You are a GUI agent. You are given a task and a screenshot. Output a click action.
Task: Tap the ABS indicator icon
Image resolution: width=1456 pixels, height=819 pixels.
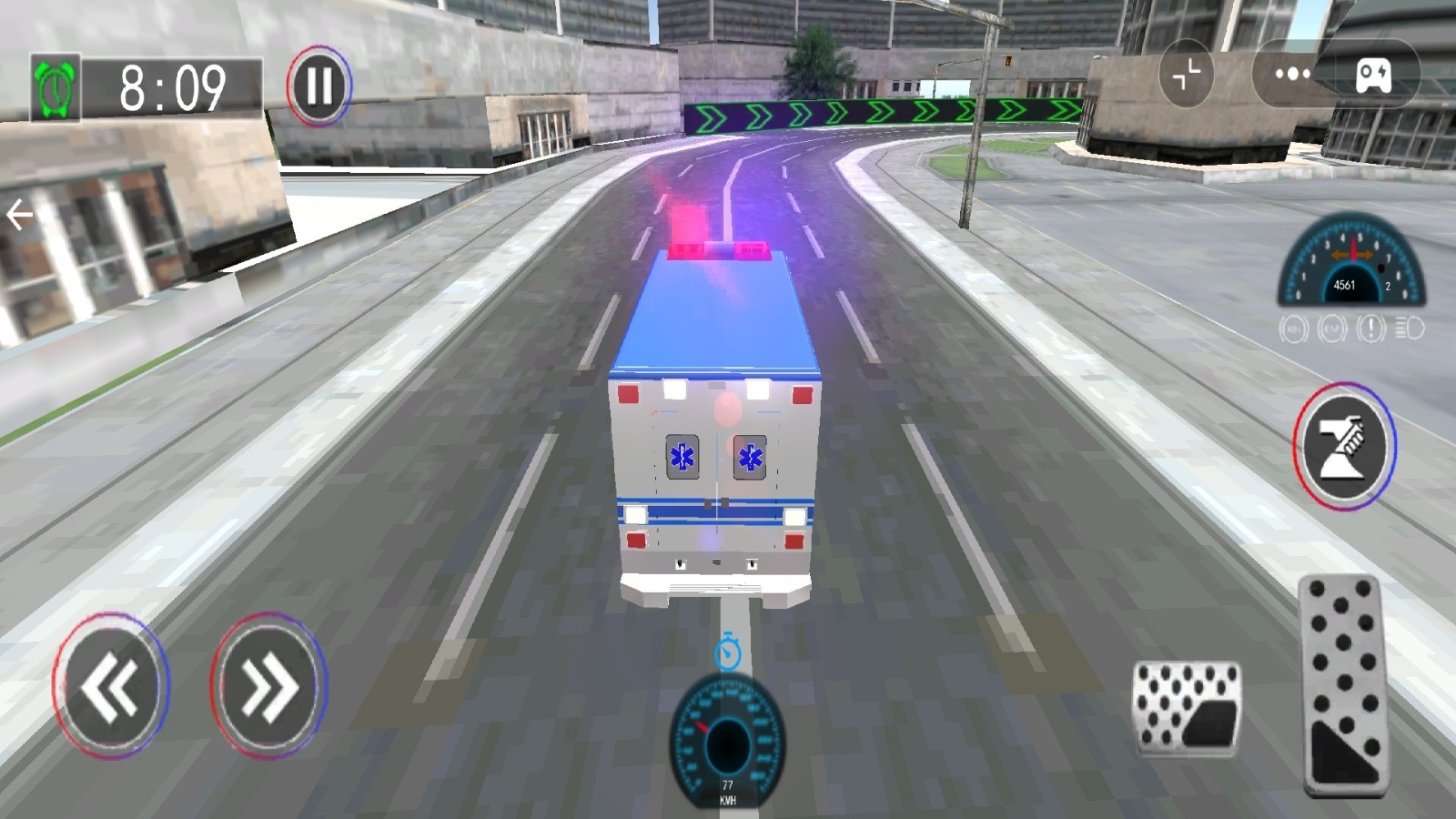[x=1293, y=328]
